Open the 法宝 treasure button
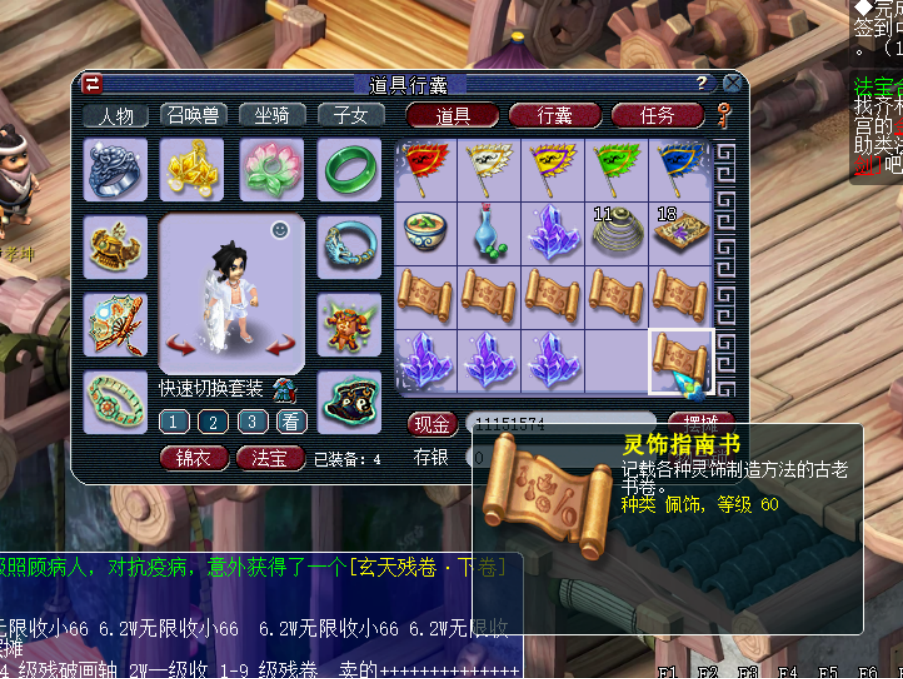 point(270,458)
